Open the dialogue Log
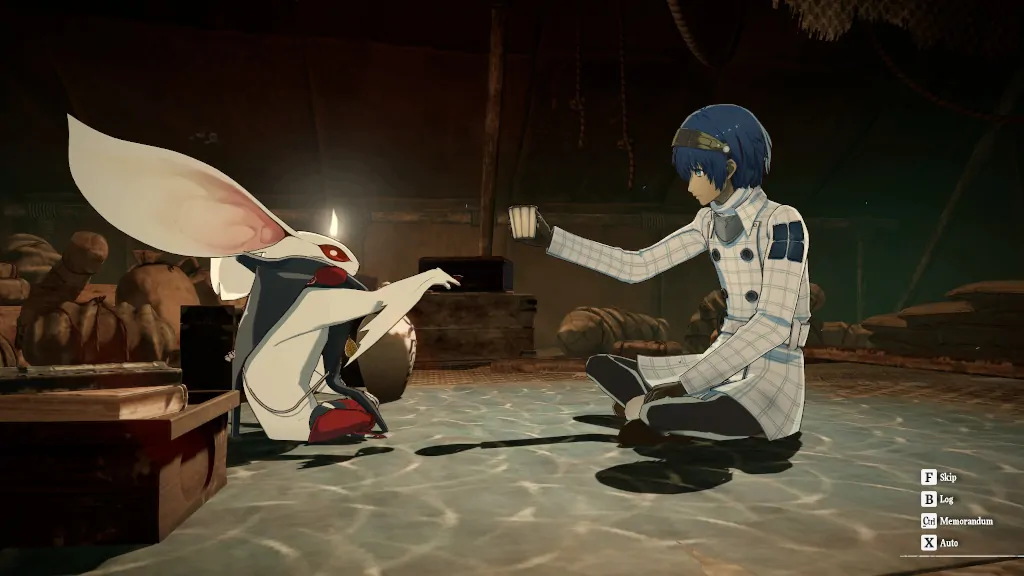This screenshot has height=576, width=1024. [938, 499]
